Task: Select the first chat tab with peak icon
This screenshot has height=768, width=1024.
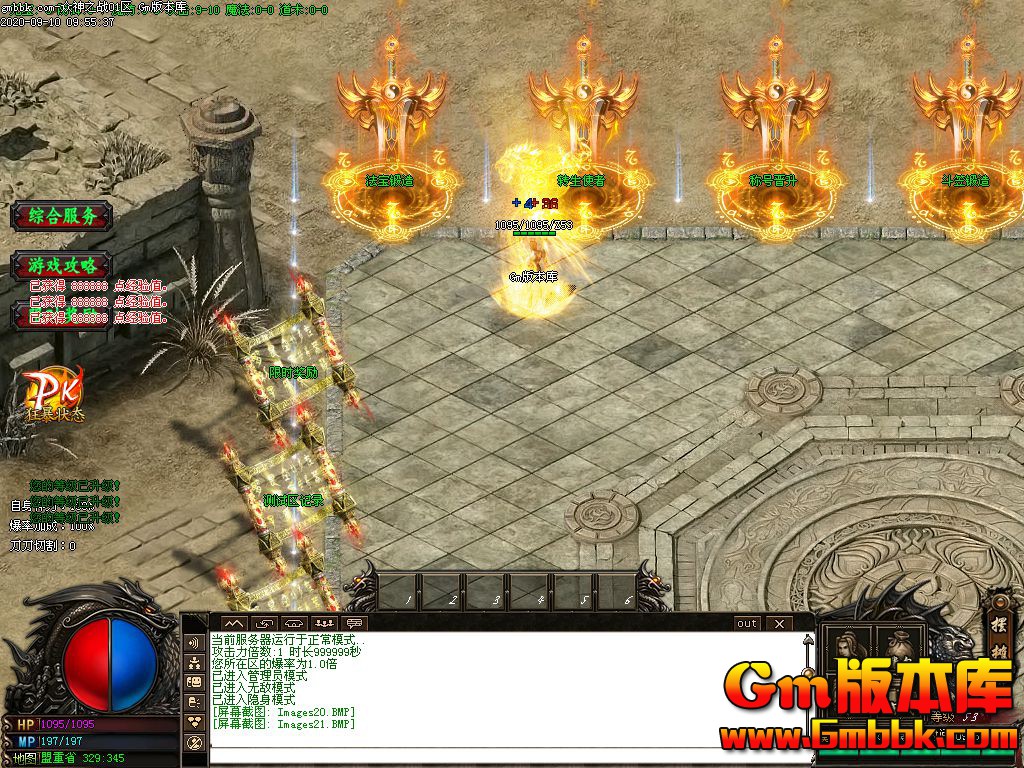Action: point(232,623)
